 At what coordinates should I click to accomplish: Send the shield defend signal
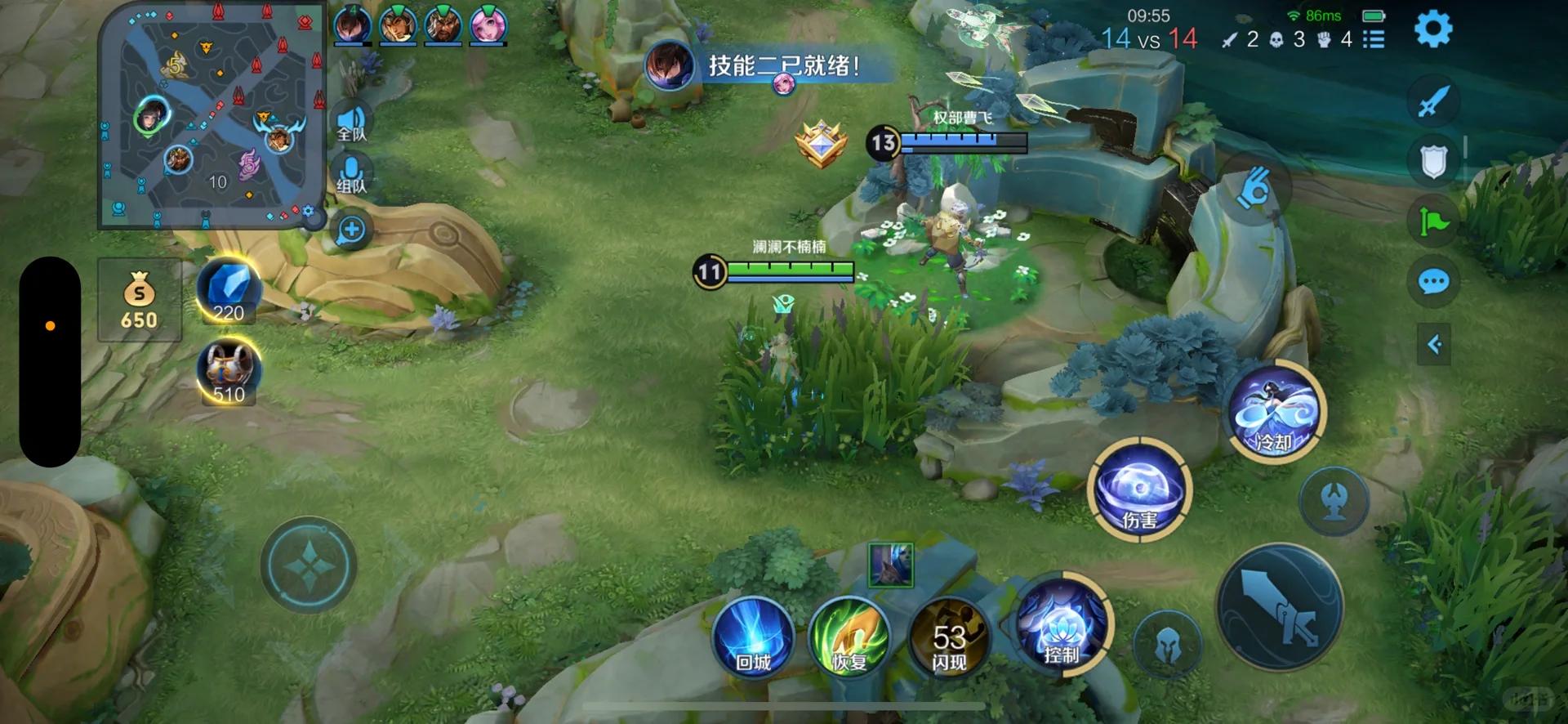pos(1433,161)
